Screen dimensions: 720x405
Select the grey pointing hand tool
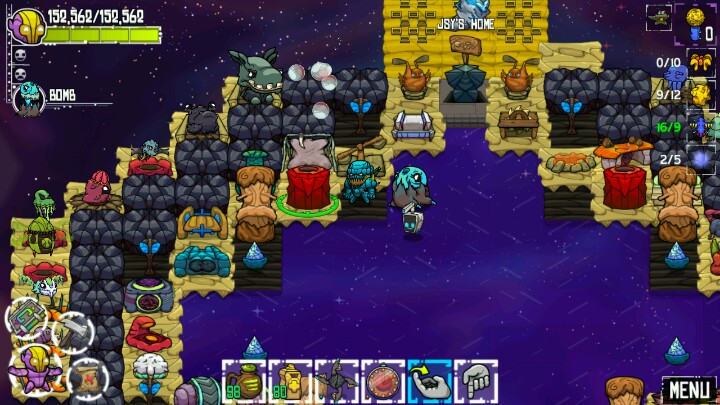pyautogui.click(x=477, y=382)
